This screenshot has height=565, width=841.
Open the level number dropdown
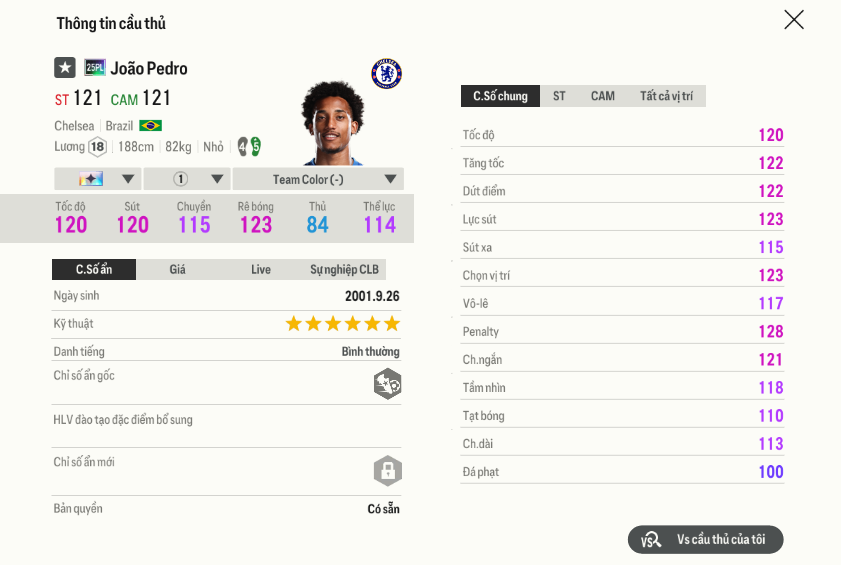[x=187, y=179]
